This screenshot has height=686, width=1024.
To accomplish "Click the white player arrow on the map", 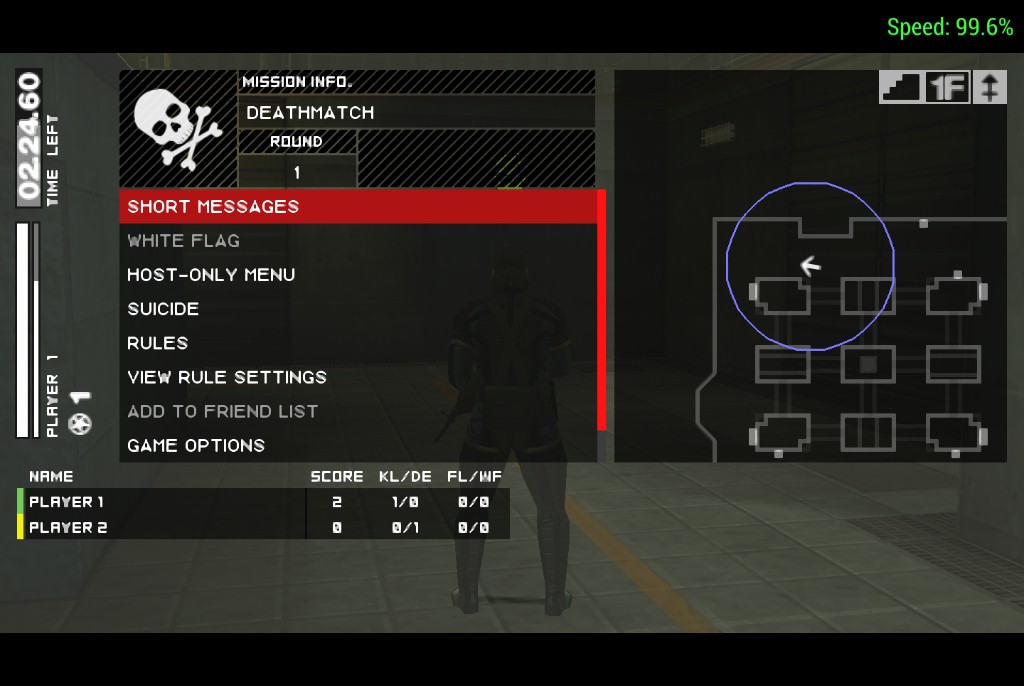I will tap(810, 265).
